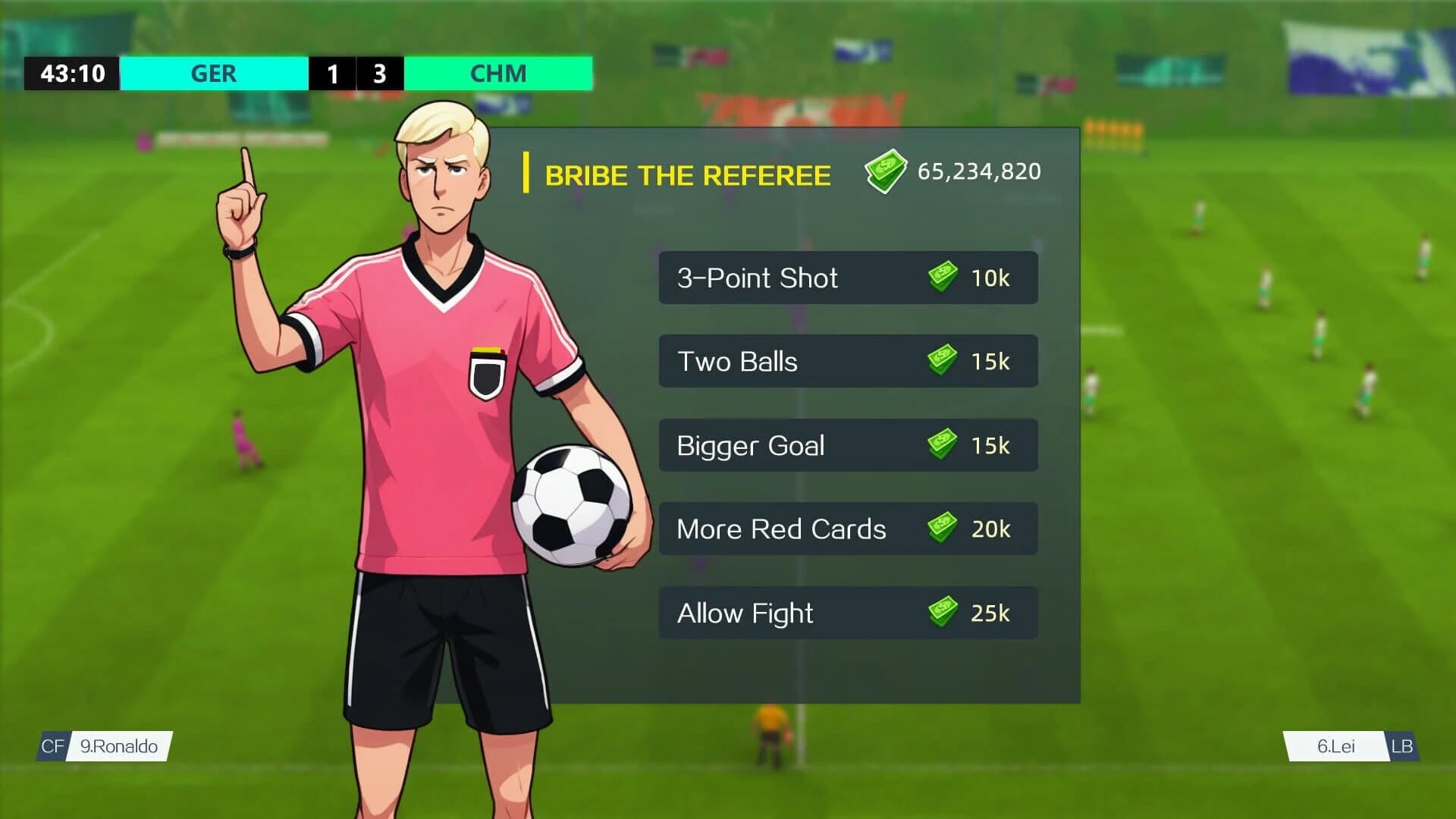This screenshot has width=1456, height=819.
Task: Click the cash icon next to Two Balls
Action: [941, 362]
